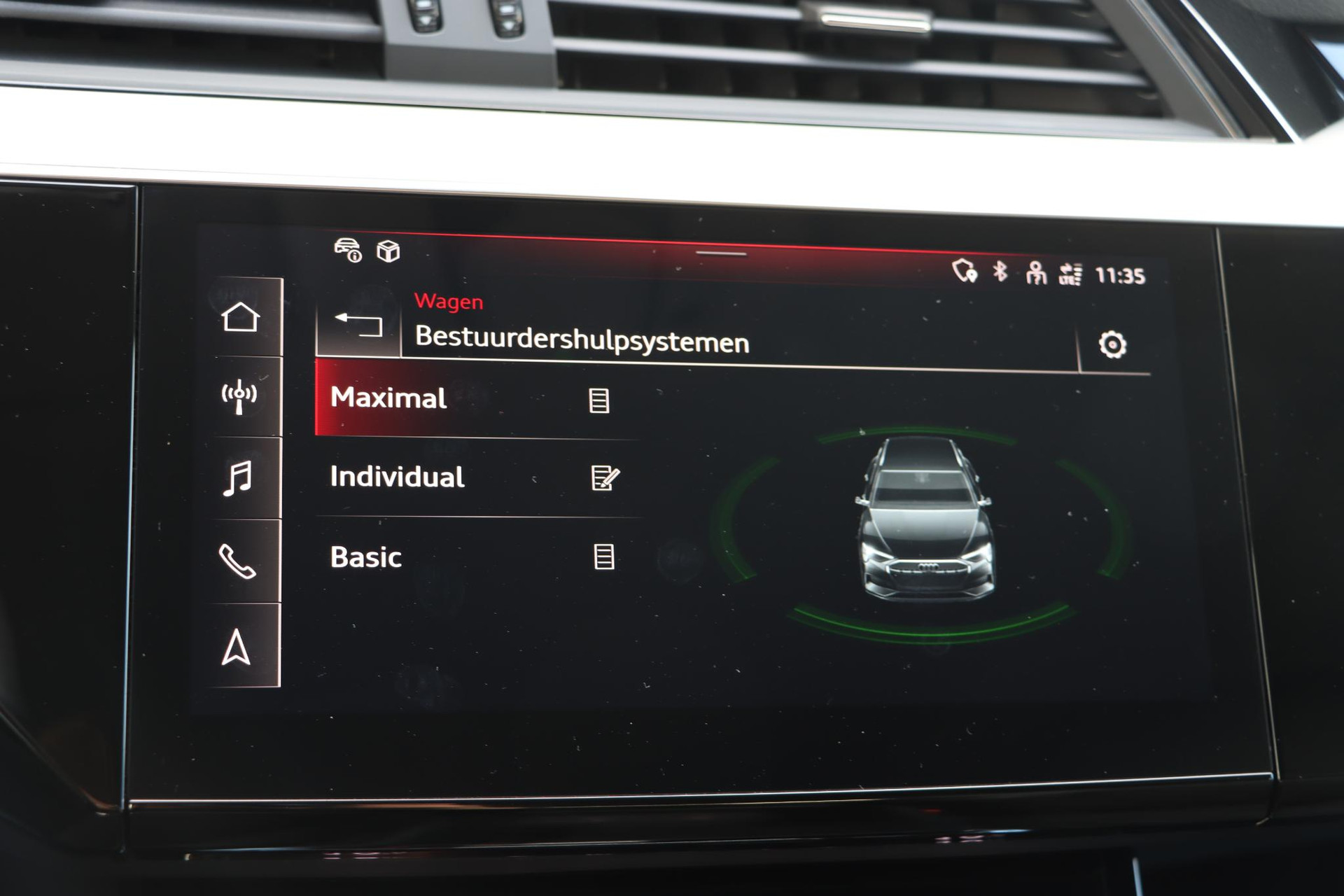
Task: Tap the shield location privacy icon
Action: pos(965,270)
